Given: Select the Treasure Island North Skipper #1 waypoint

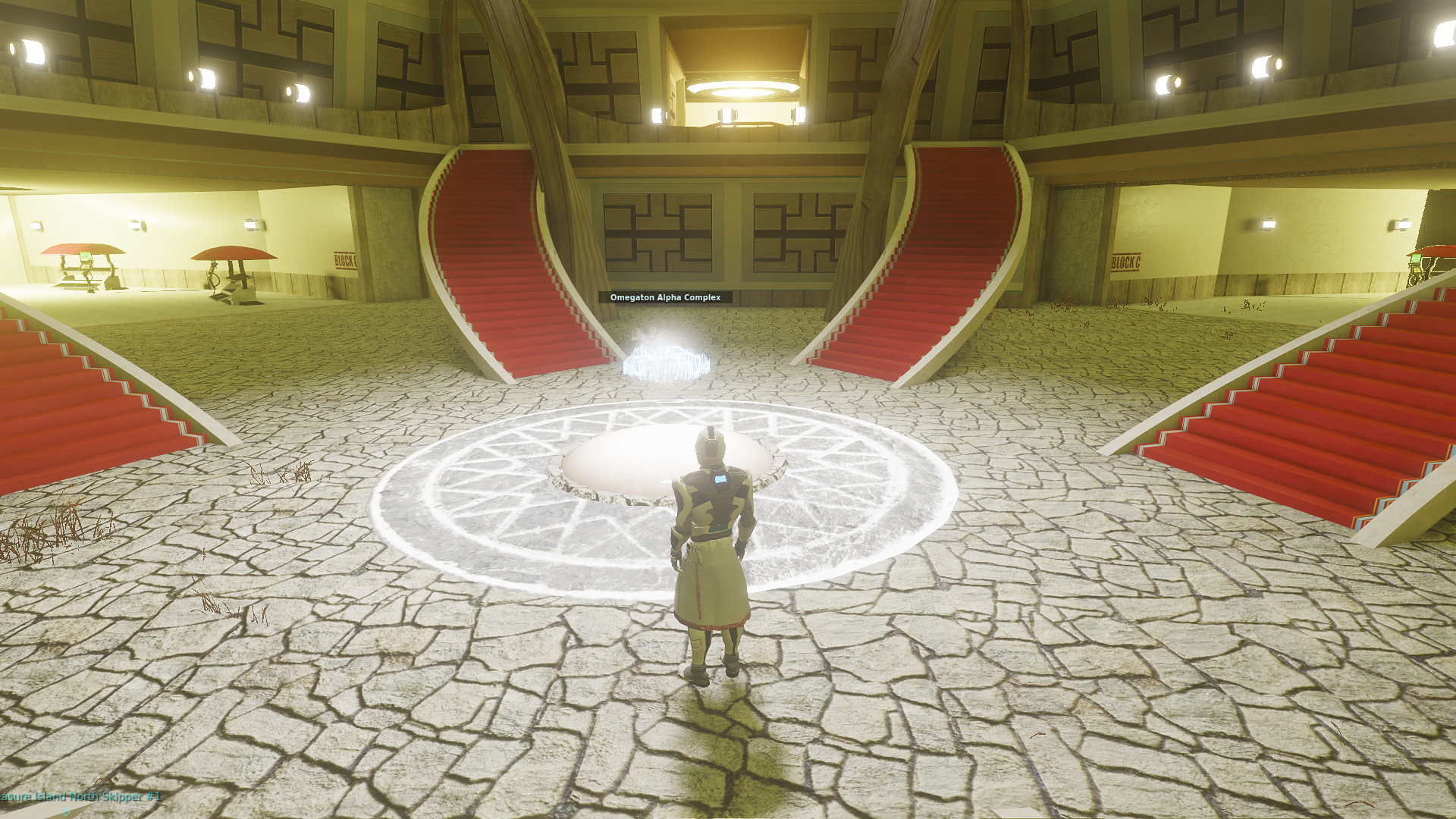Looking at the screenshot, I should [x=80, y=796].
